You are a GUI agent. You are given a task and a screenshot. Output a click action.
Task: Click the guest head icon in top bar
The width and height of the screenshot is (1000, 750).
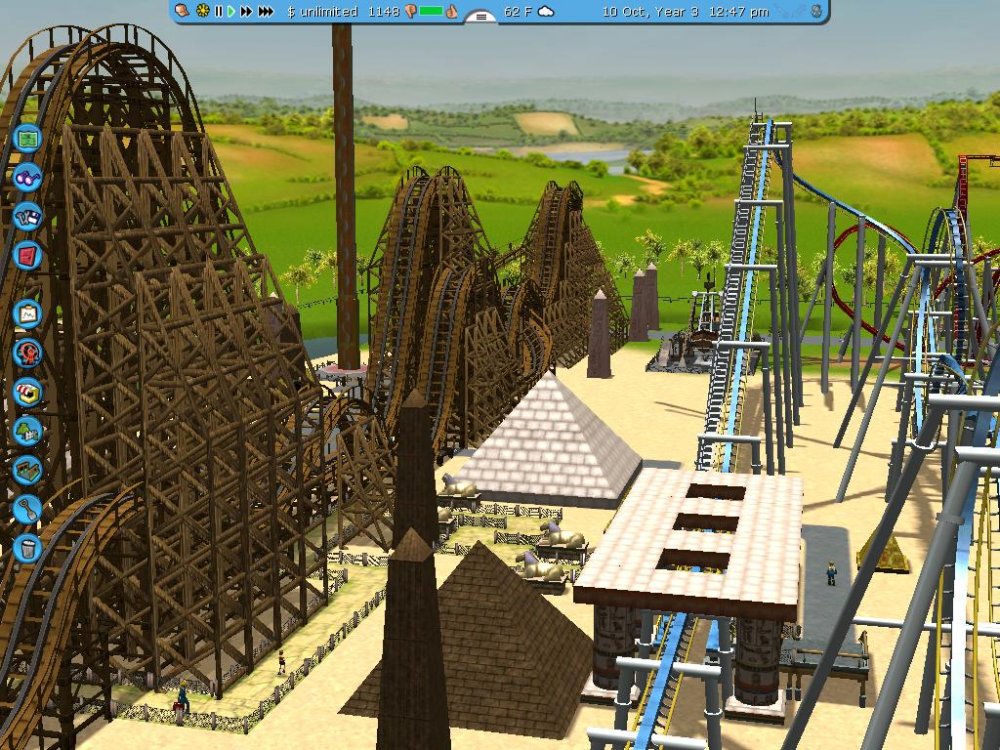183,11
